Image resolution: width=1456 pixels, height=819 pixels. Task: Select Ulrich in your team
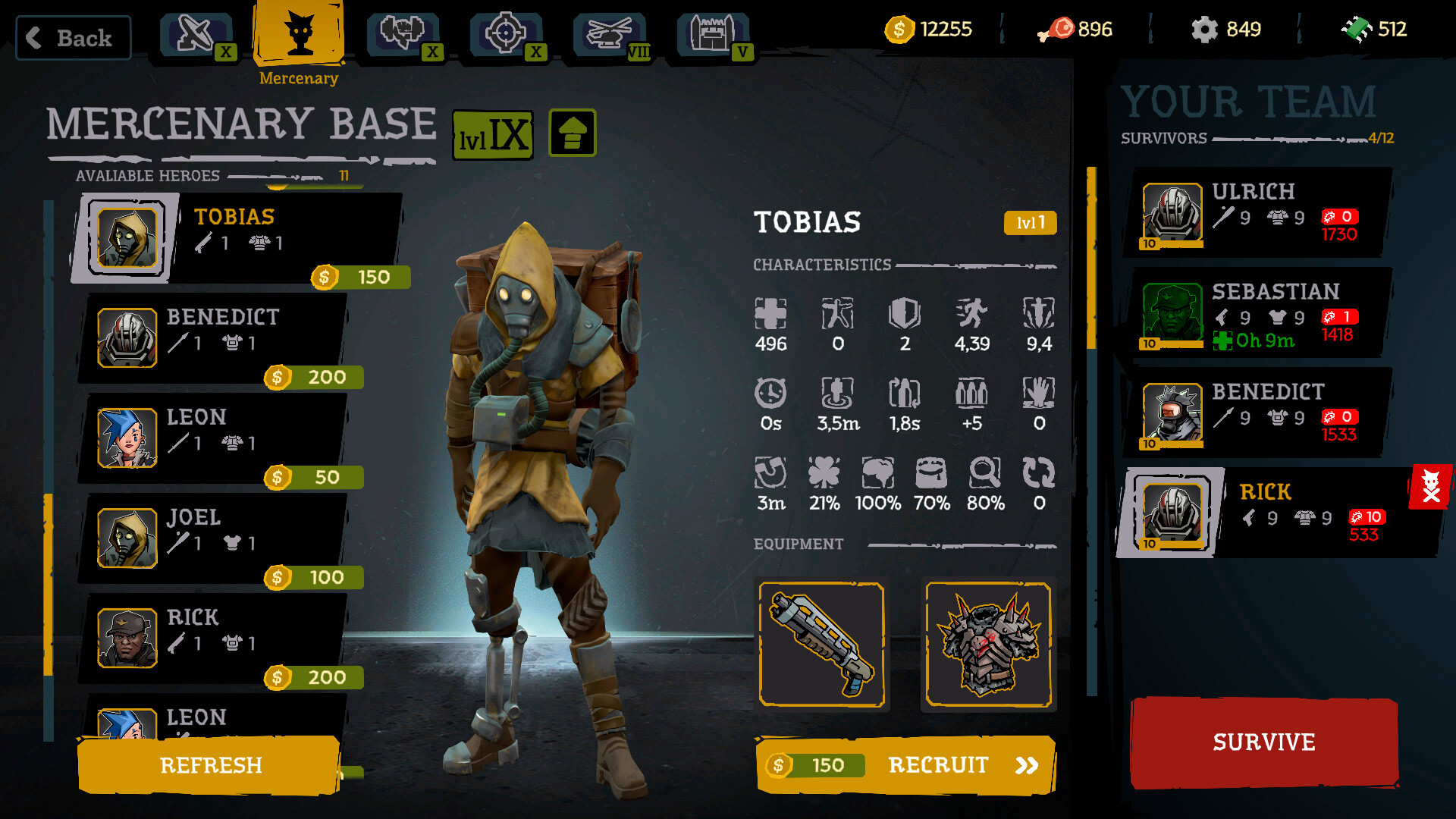[1259, 214]
